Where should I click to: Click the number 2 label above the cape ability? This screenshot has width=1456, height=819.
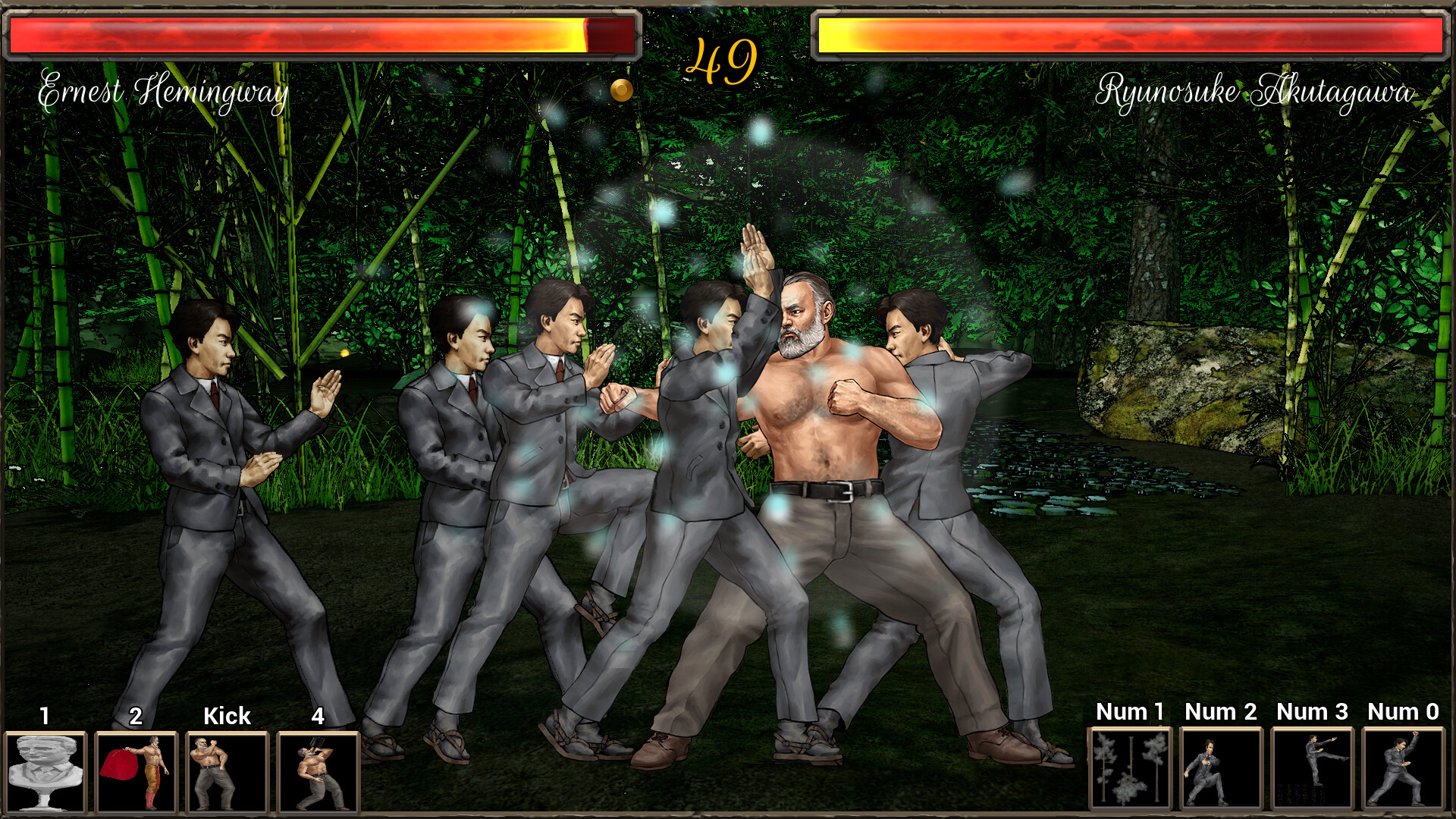[136, 716]
